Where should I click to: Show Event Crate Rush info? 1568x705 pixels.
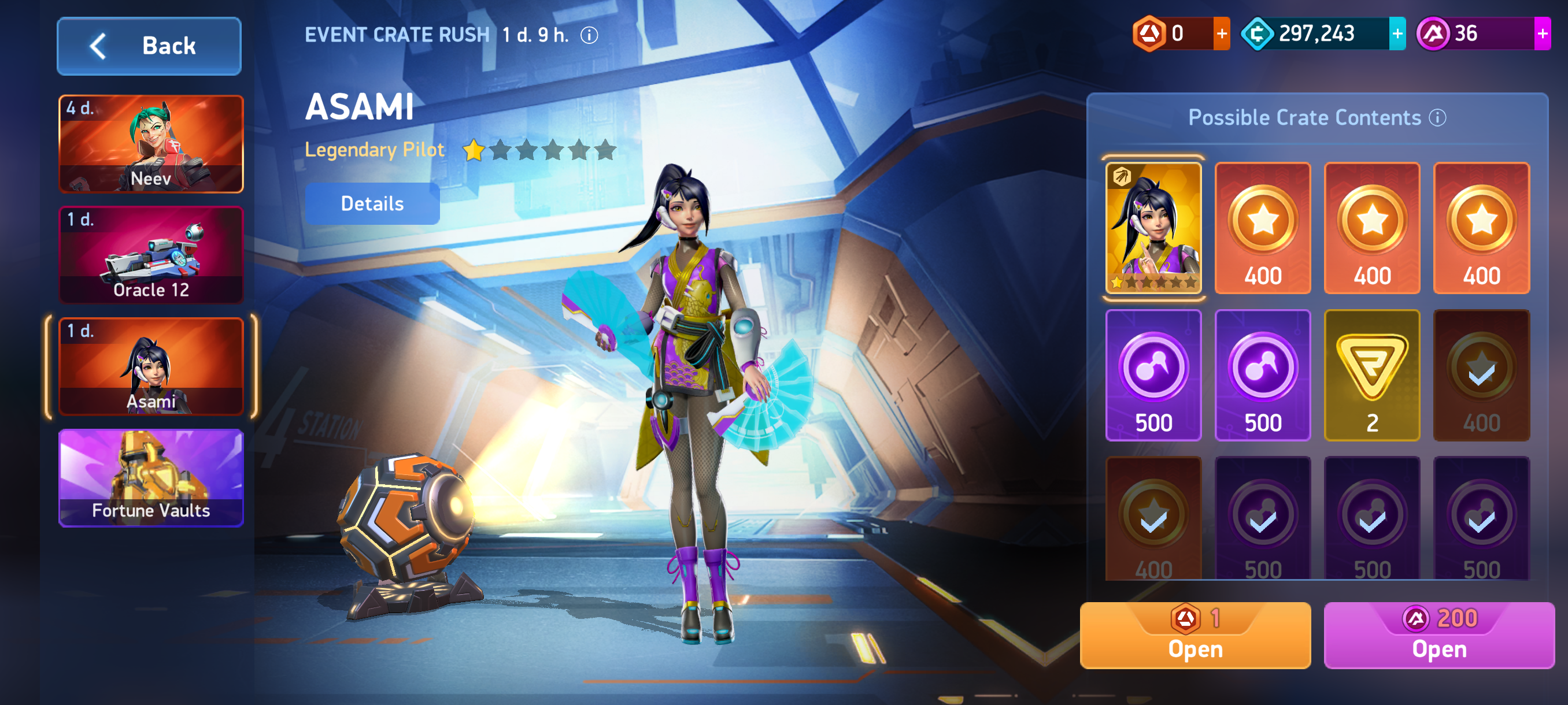(589, 35)
